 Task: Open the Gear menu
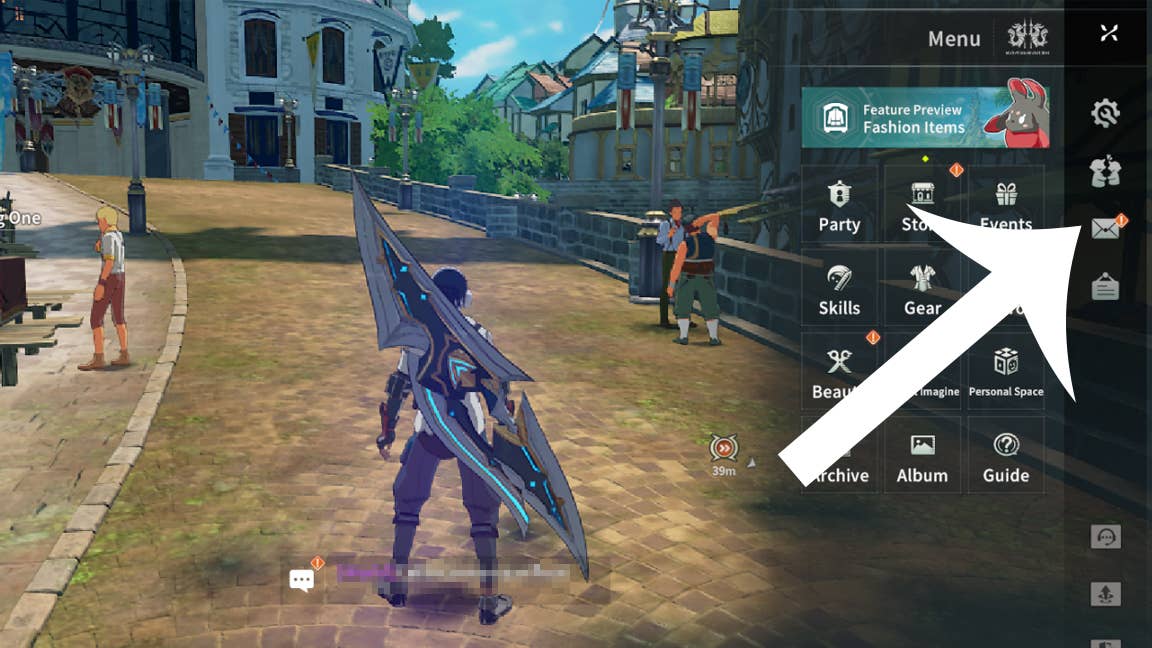pyautogui.click(x=922, y=289)
